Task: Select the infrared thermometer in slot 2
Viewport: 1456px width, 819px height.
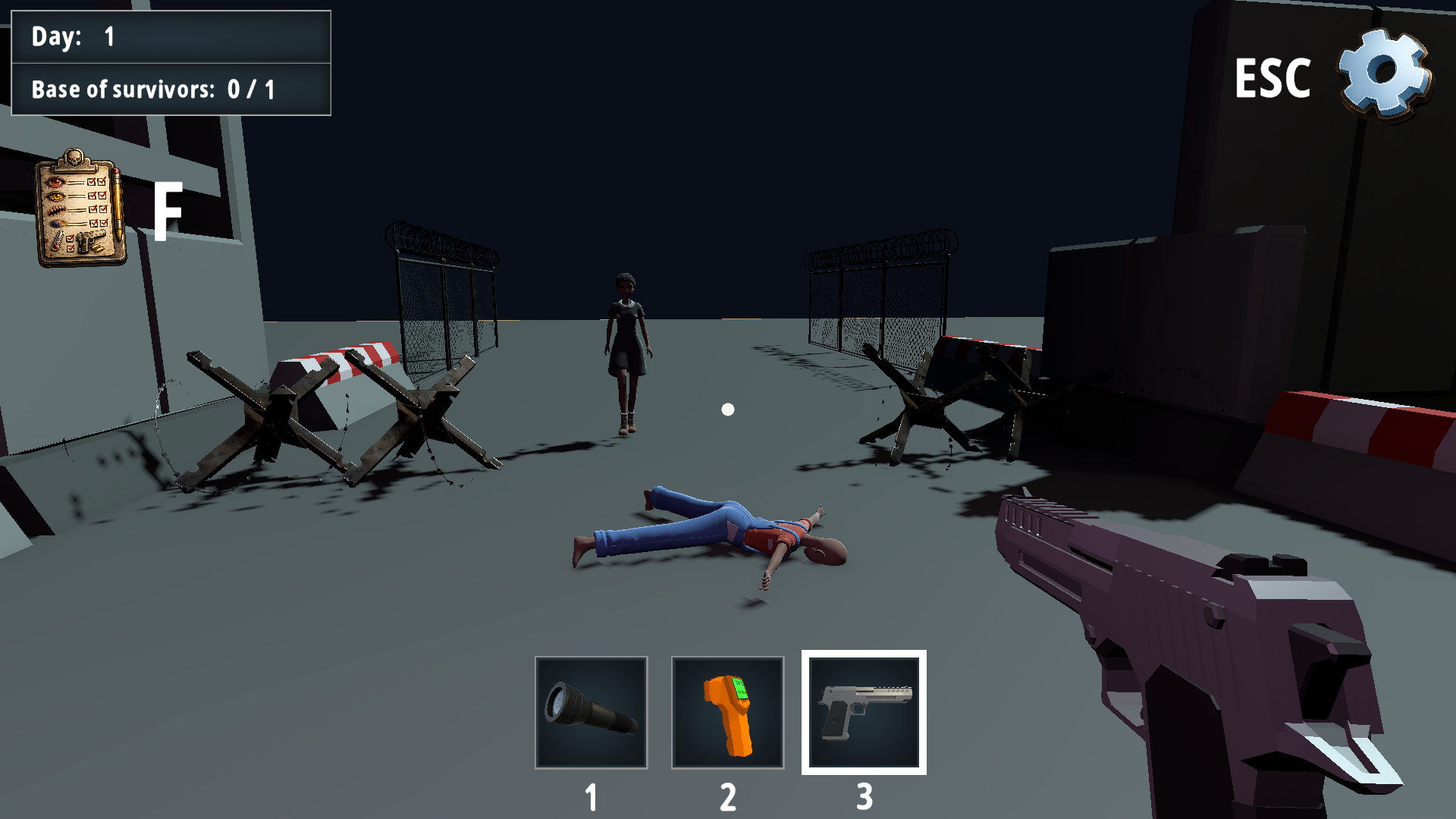Action: click(729, 711)
